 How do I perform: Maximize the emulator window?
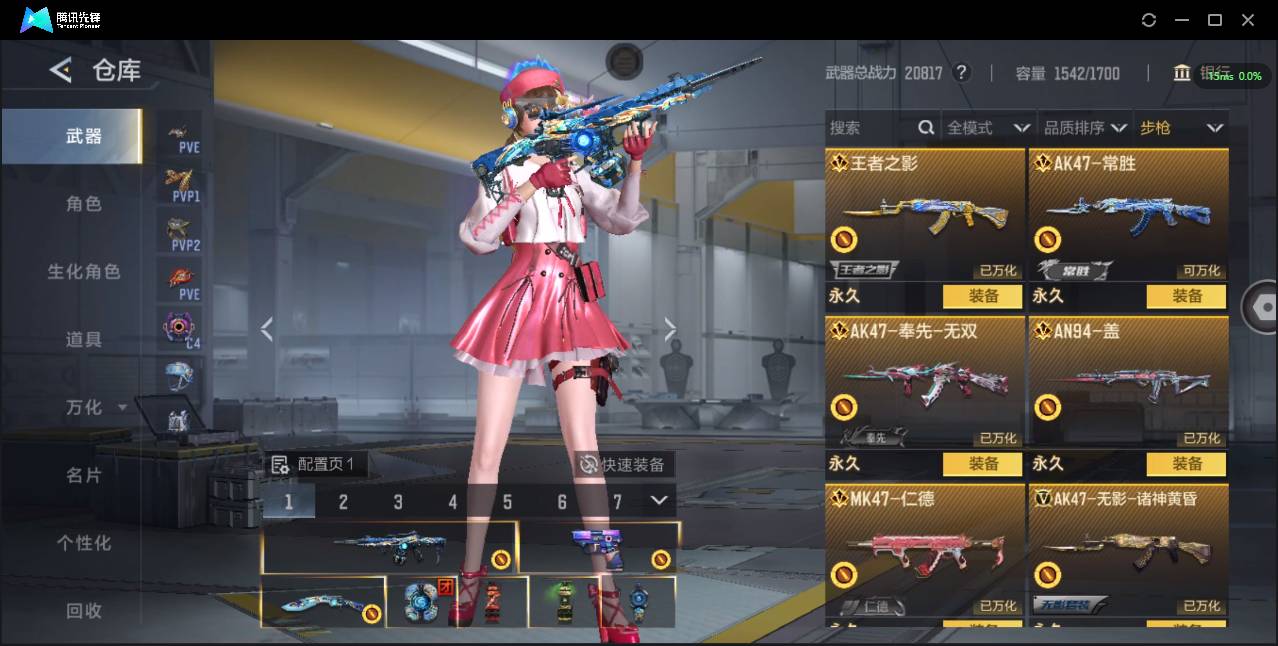[1215, 20]
